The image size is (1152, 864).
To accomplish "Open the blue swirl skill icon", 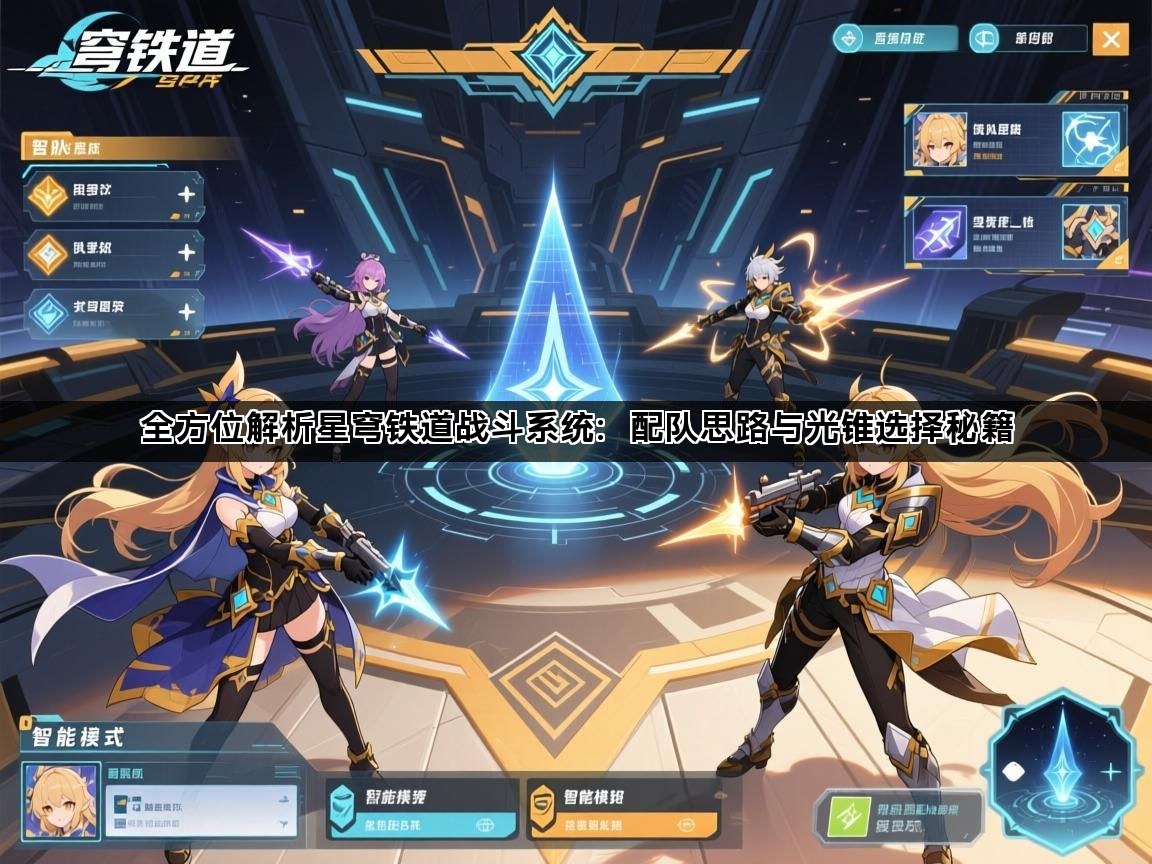I will [x=1091, y=140].
